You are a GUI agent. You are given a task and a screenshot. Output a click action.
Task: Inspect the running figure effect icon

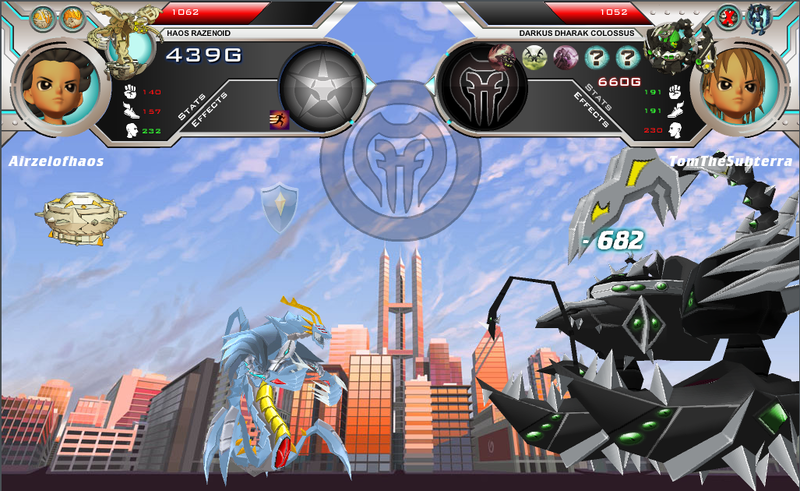click(279, 120)
